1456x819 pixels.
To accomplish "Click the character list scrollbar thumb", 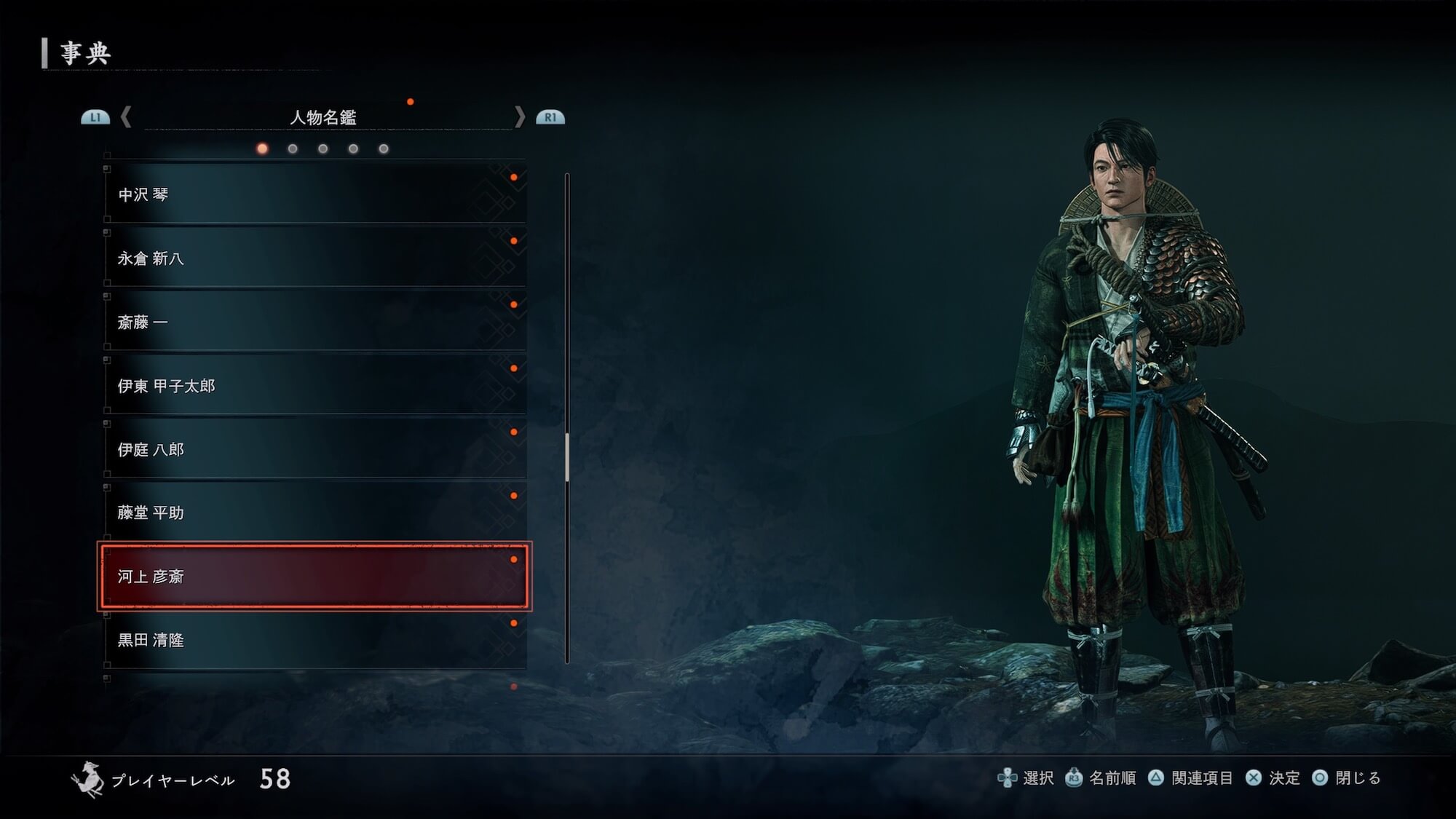I will pyautogui.click(x=567, y=457).
